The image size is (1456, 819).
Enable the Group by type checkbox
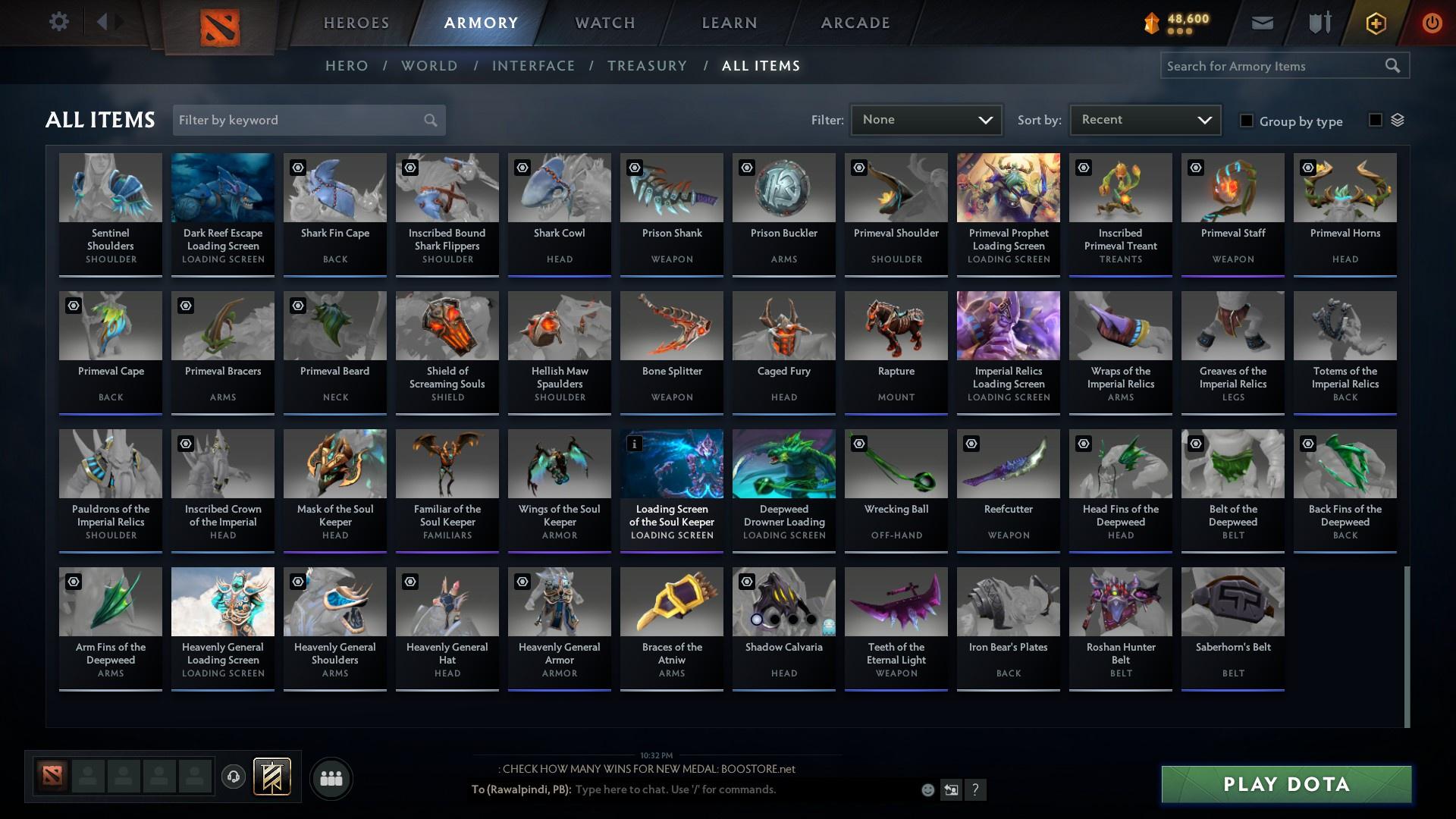(x=1246, y=121)
